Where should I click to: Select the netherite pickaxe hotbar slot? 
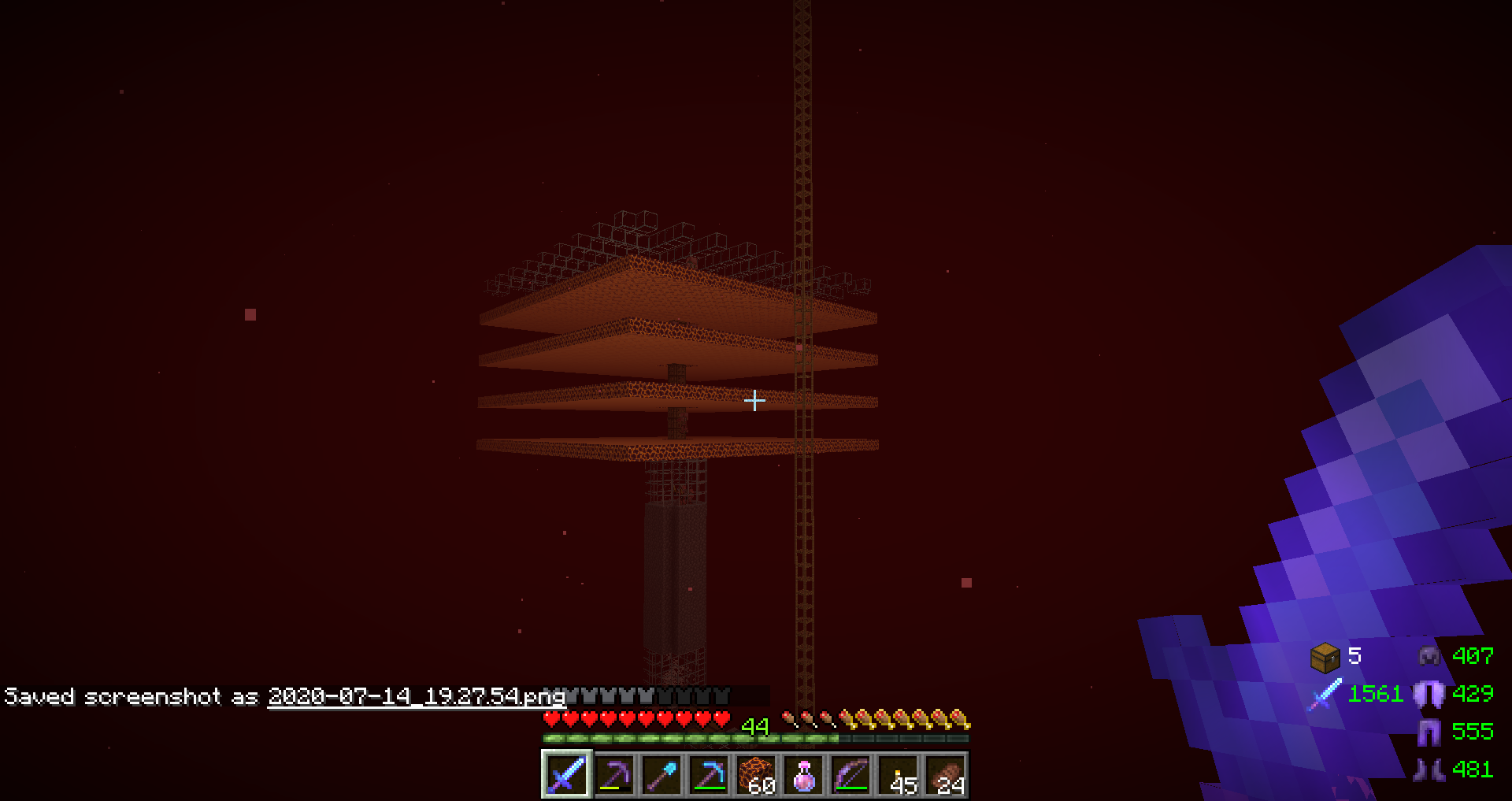point(614,775)
